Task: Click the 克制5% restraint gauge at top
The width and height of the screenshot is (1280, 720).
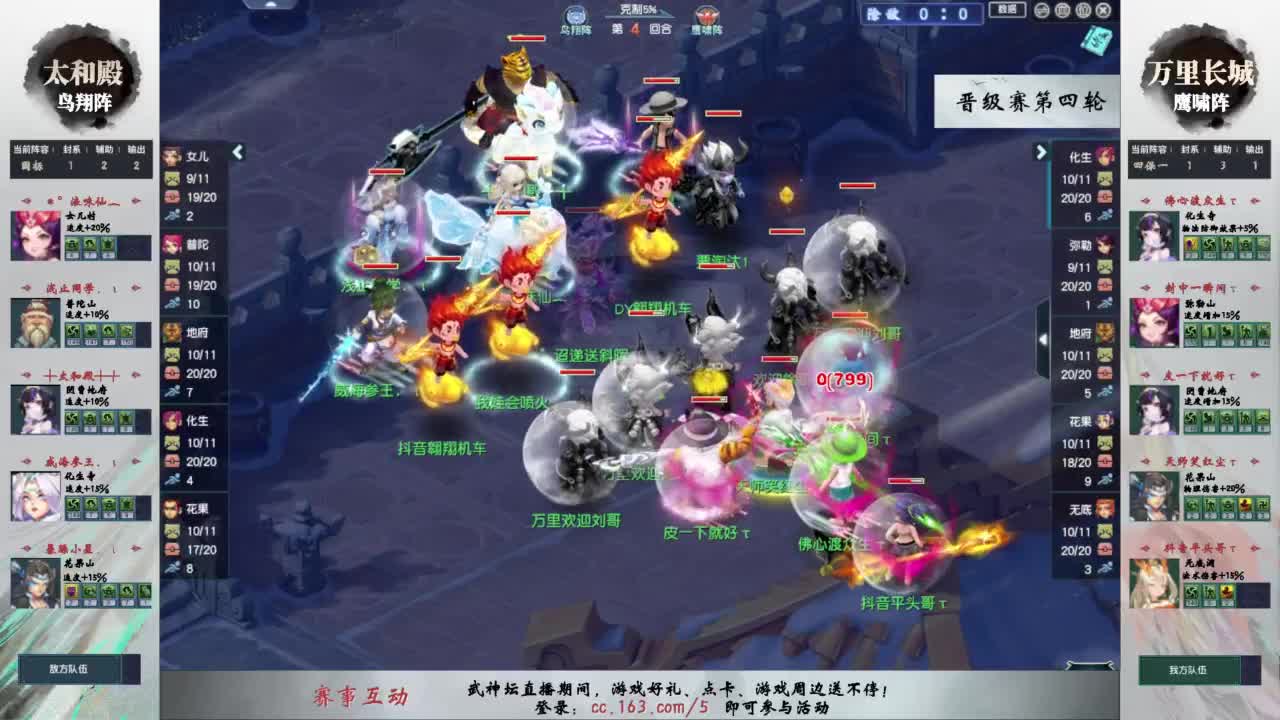Action: (640, 8)
